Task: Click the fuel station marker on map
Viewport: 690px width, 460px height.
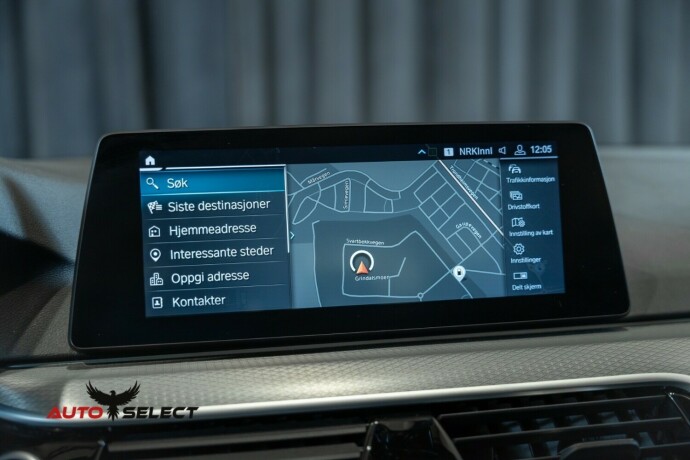Action: point(457,272)
